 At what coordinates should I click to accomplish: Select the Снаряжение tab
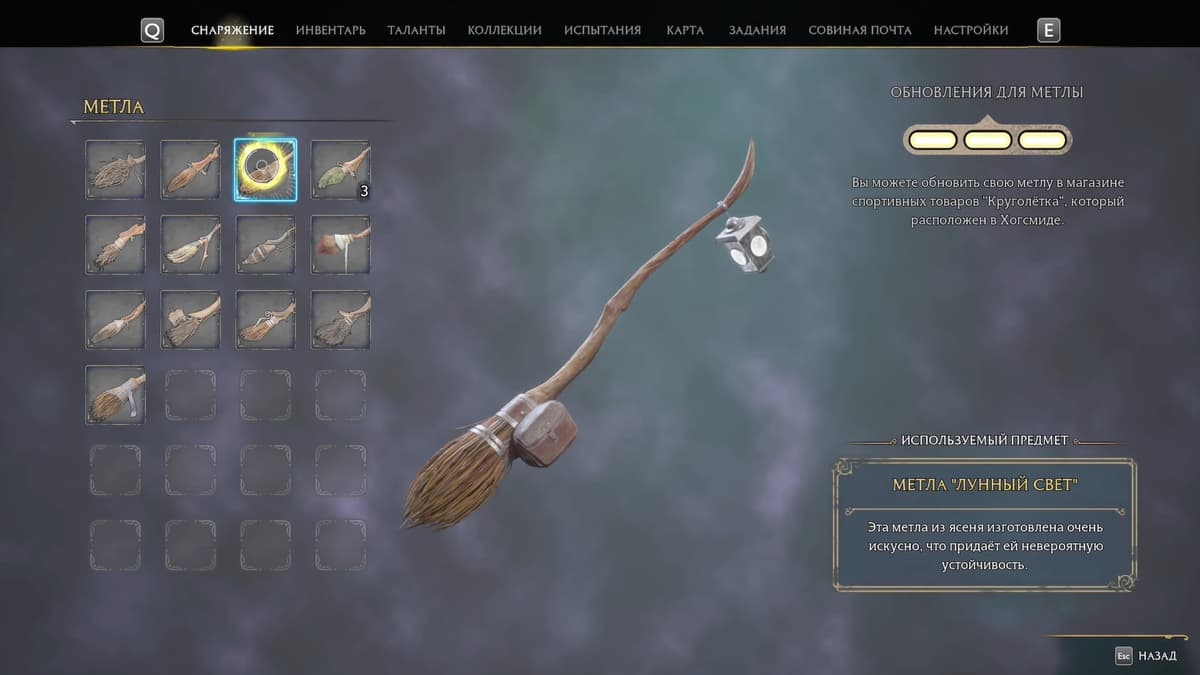coord(232,30)
